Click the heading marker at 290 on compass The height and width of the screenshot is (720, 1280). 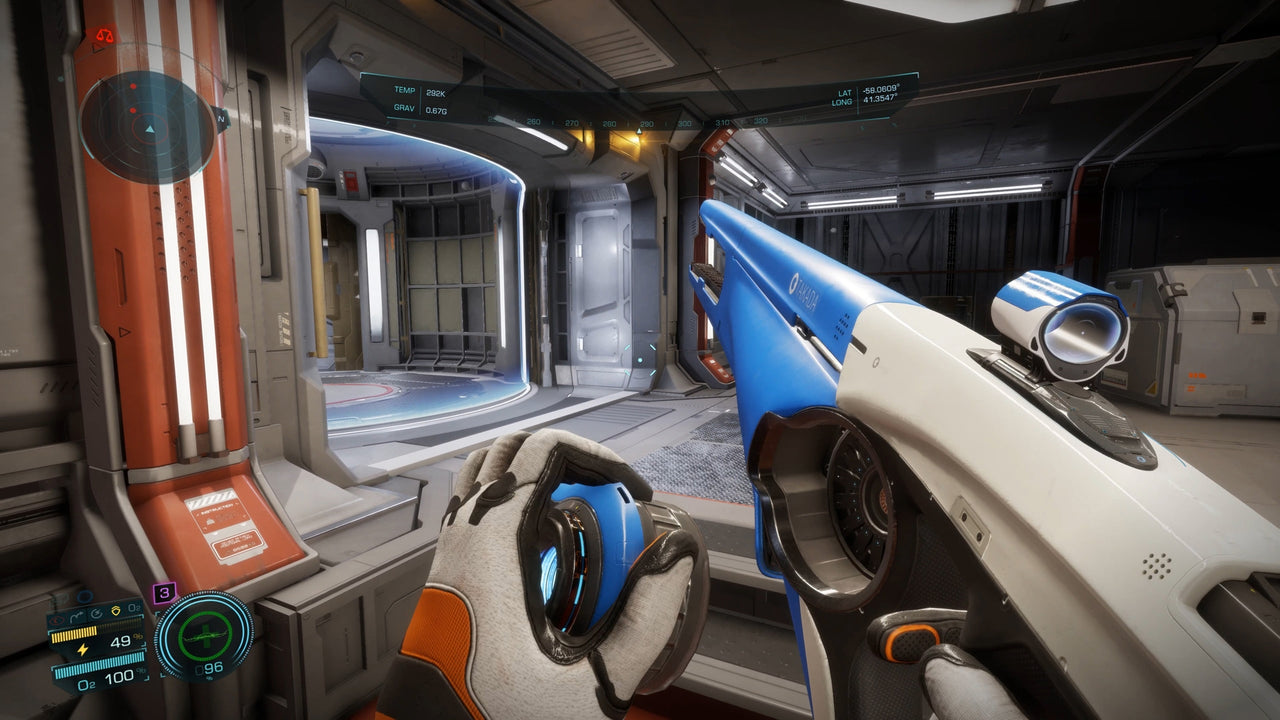[x=648, y=125]
